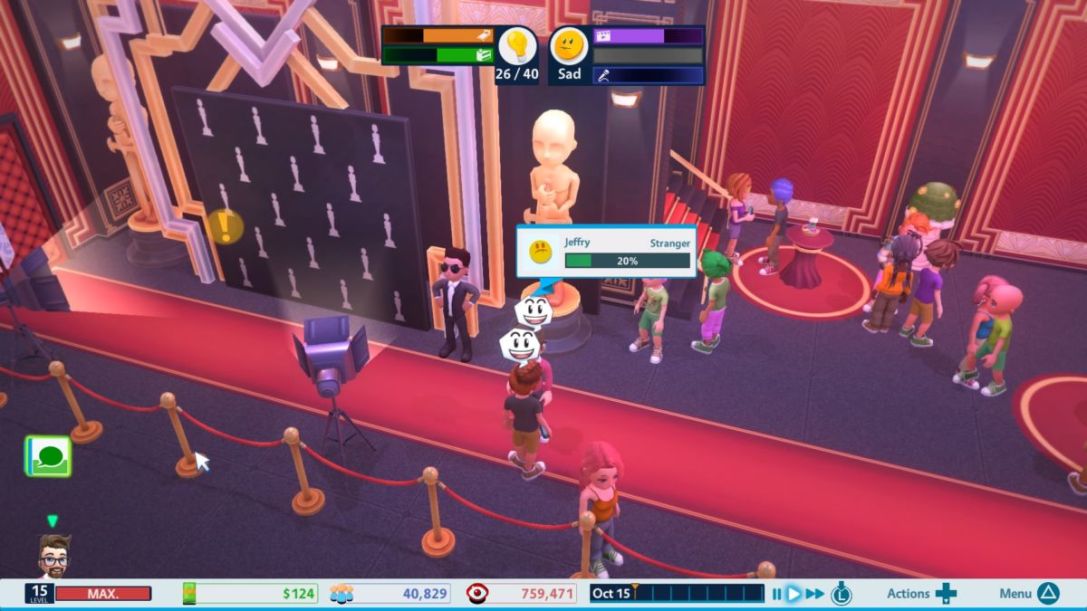The height and width of the screenshot is (611, 1087).
Task: Select the bearded avatar portrait
Action: pyautogui.click(x=55, y=555)
